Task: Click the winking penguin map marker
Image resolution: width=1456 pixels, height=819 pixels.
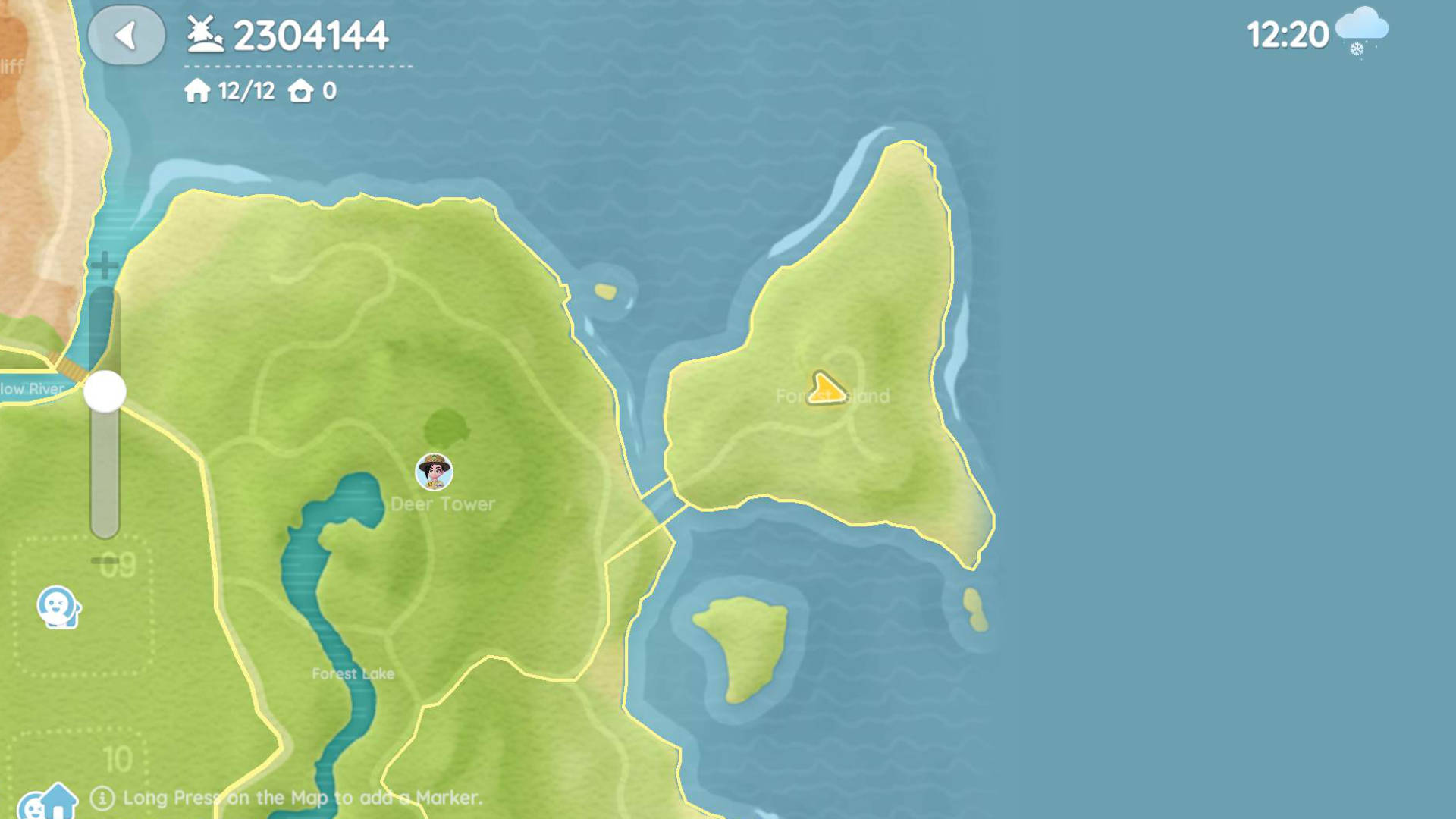Action: tap(59, 605)
